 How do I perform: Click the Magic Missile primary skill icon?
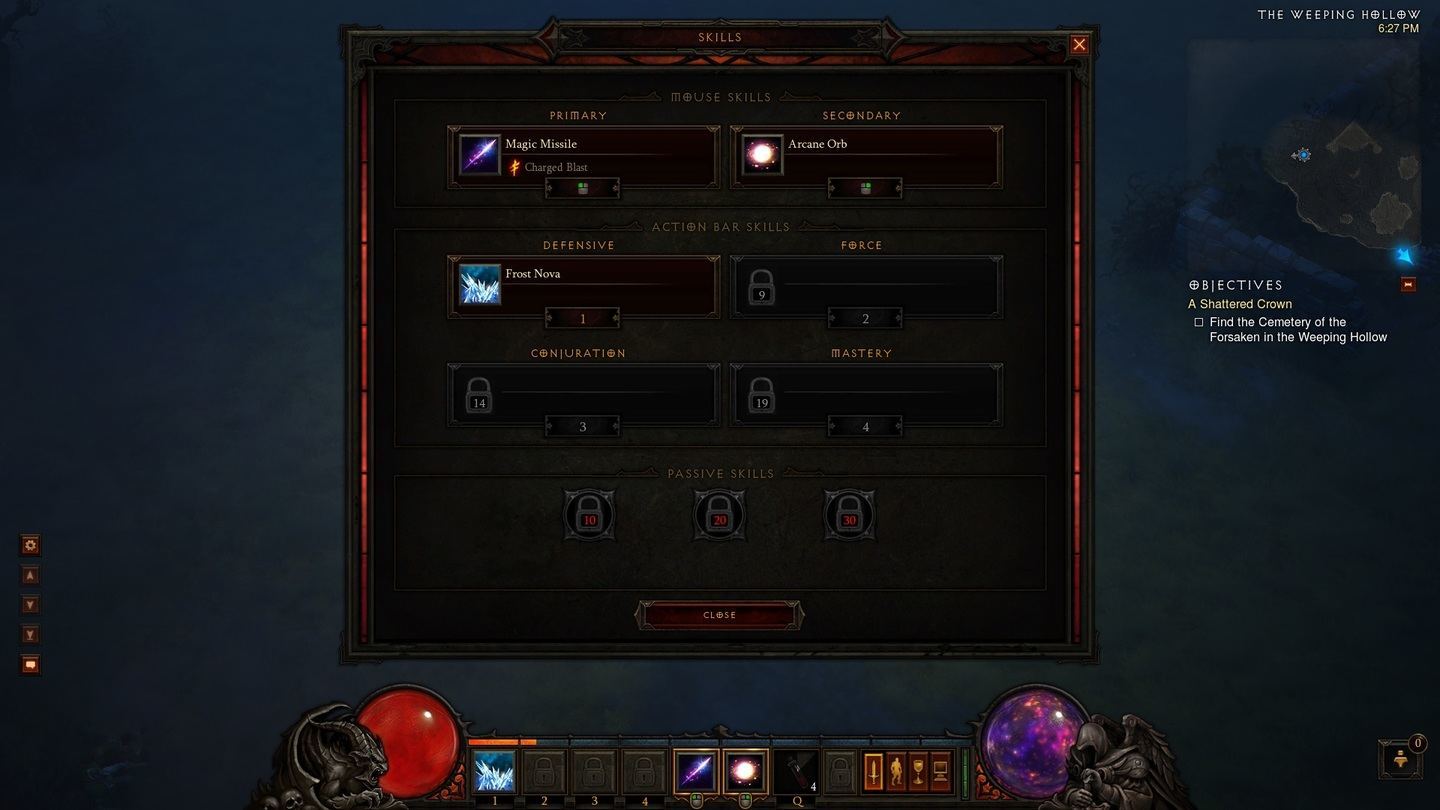pos(479,153)
